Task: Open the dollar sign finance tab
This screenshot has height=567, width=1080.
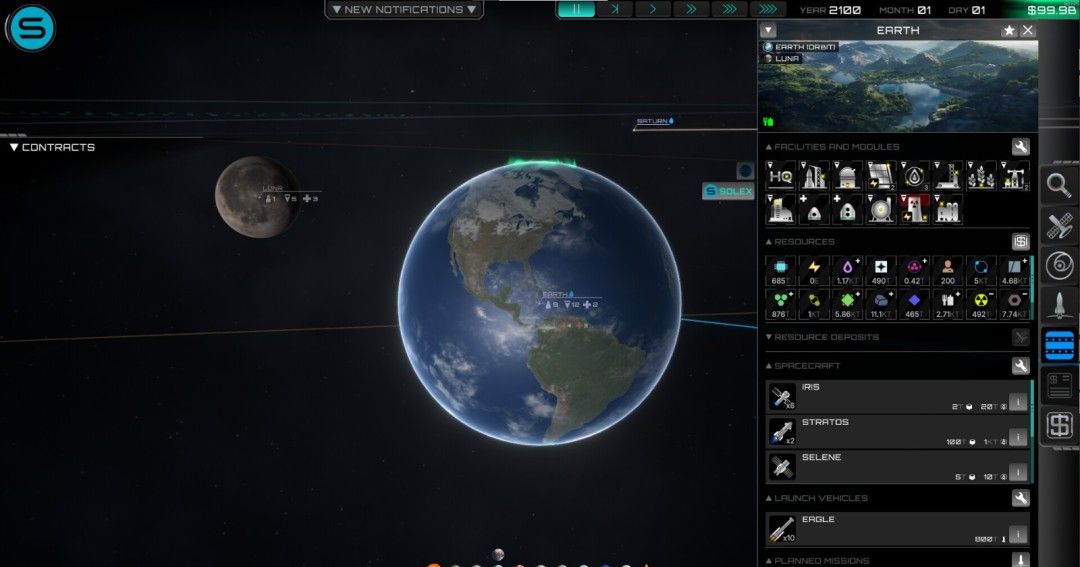Action: point(1059,426)
